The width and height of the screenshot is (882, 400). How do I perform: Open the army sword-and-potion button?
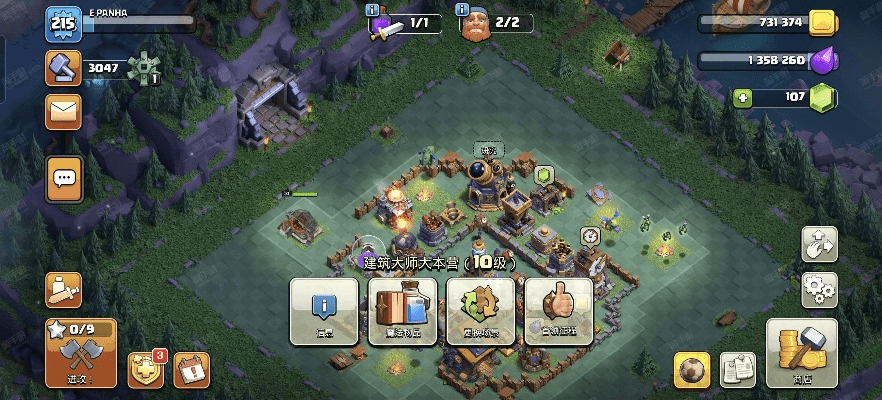click(64, 290)
